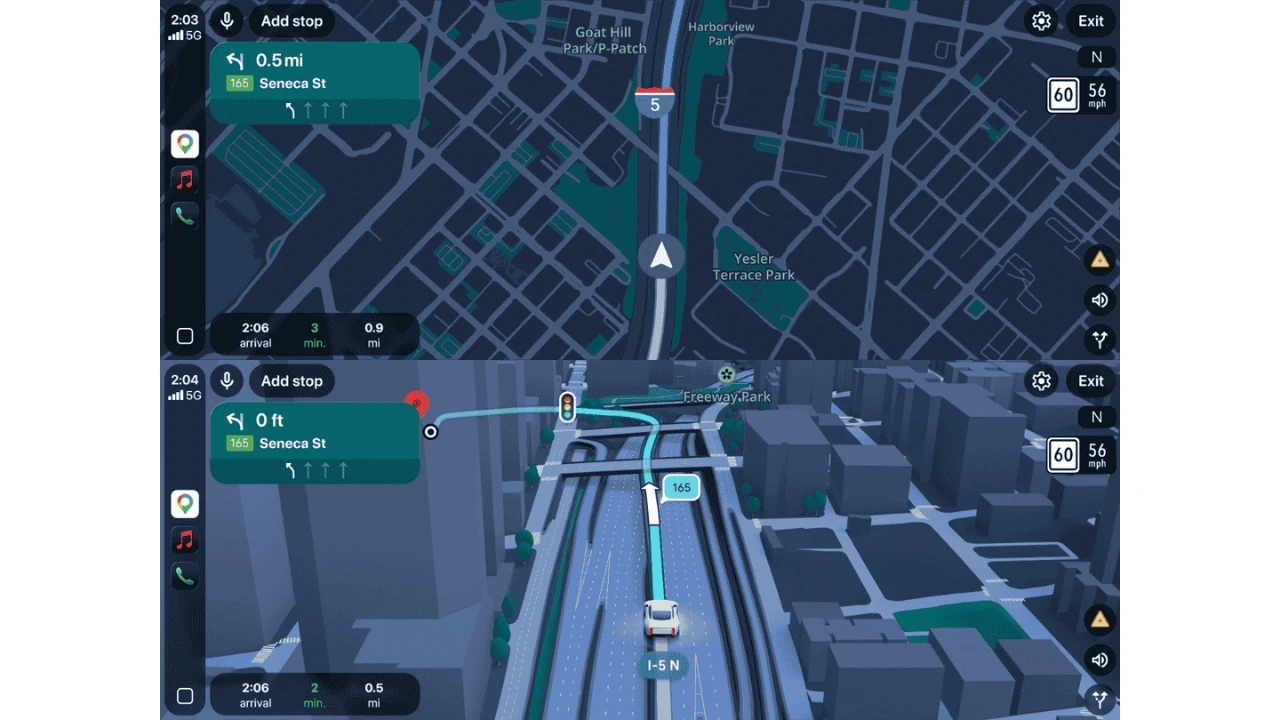Tap the microphone icon to give voice command
Viewport: 1280px width, 720px height.
coord(226,381)
